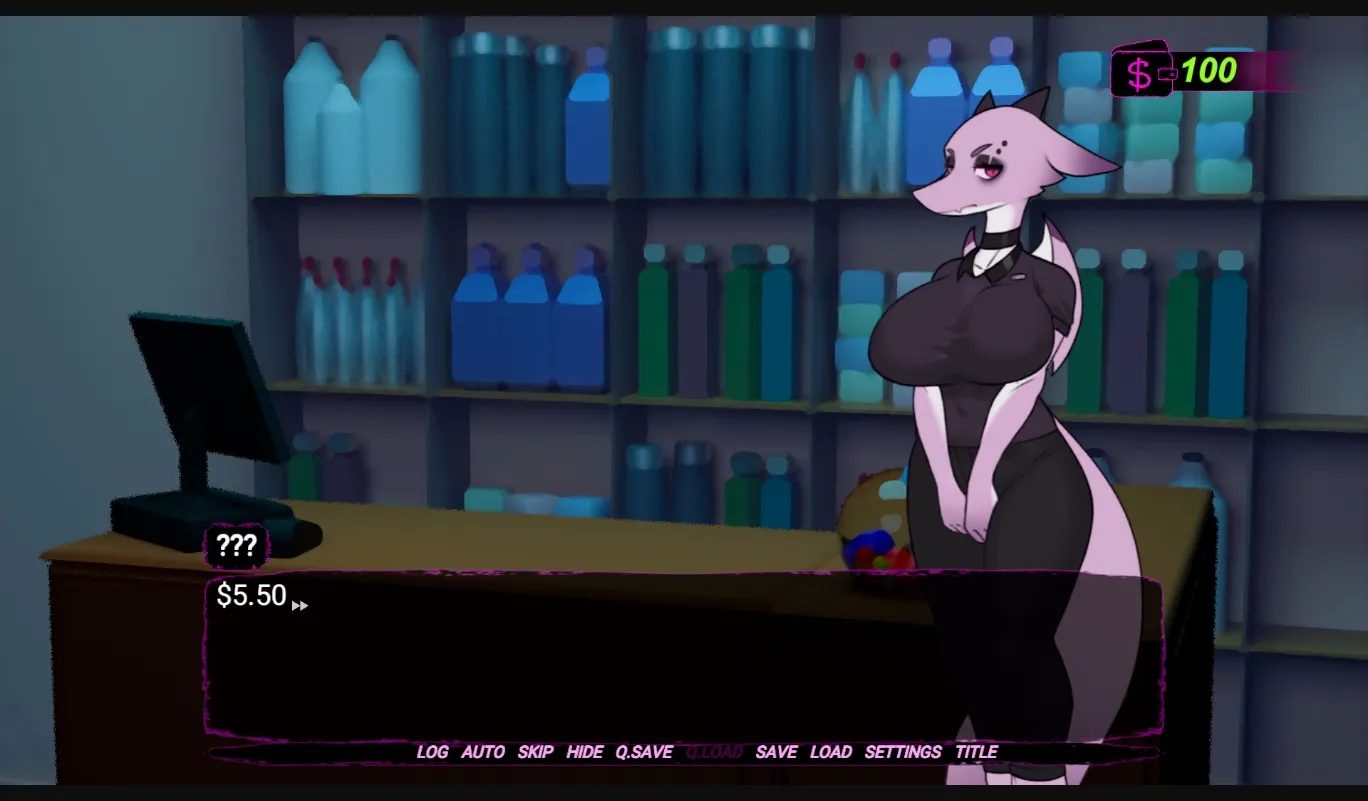Open the SAVE screen
Viewport: 1368px width, 801px height.
coord(777,752)
